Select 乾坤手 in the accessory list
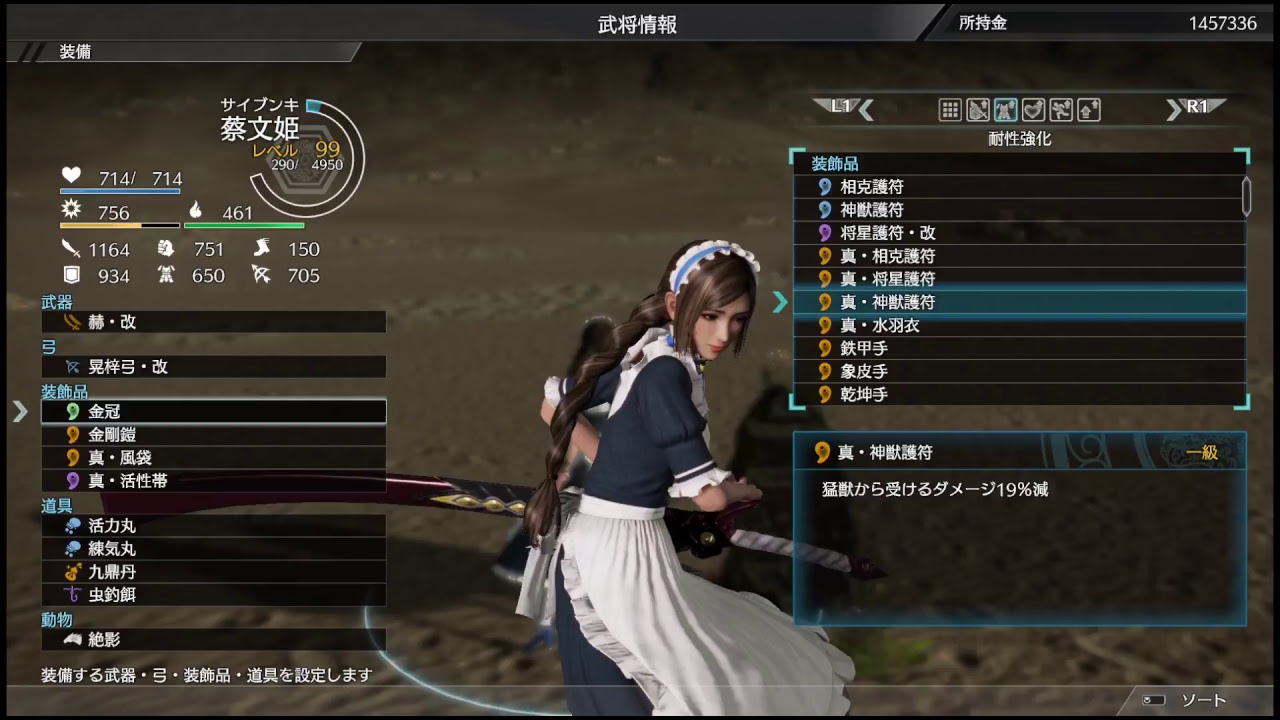 [x=1018, y=394]
